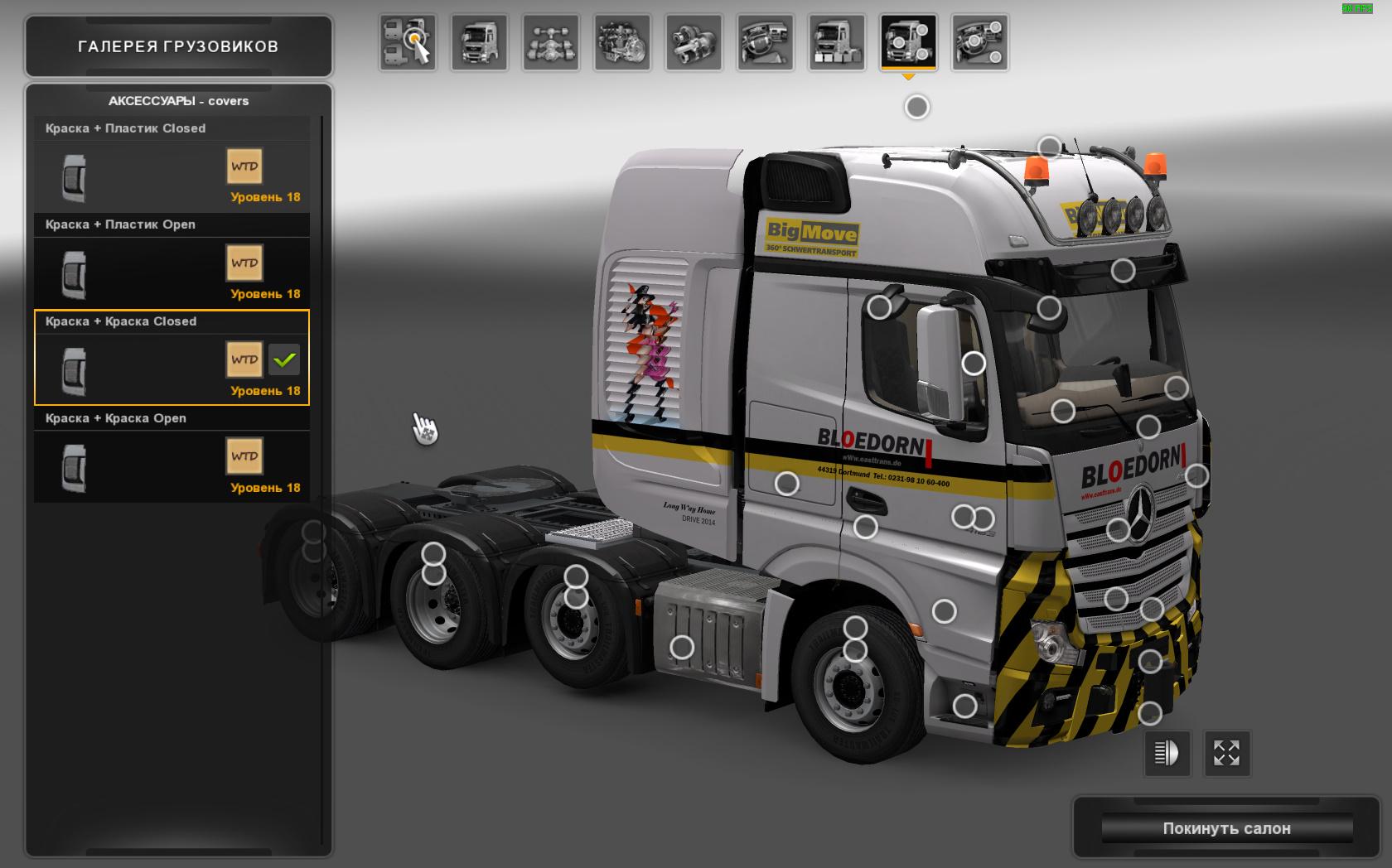Select the truck configuration picker tab
1392x868 pixels.
click(408, 42)
